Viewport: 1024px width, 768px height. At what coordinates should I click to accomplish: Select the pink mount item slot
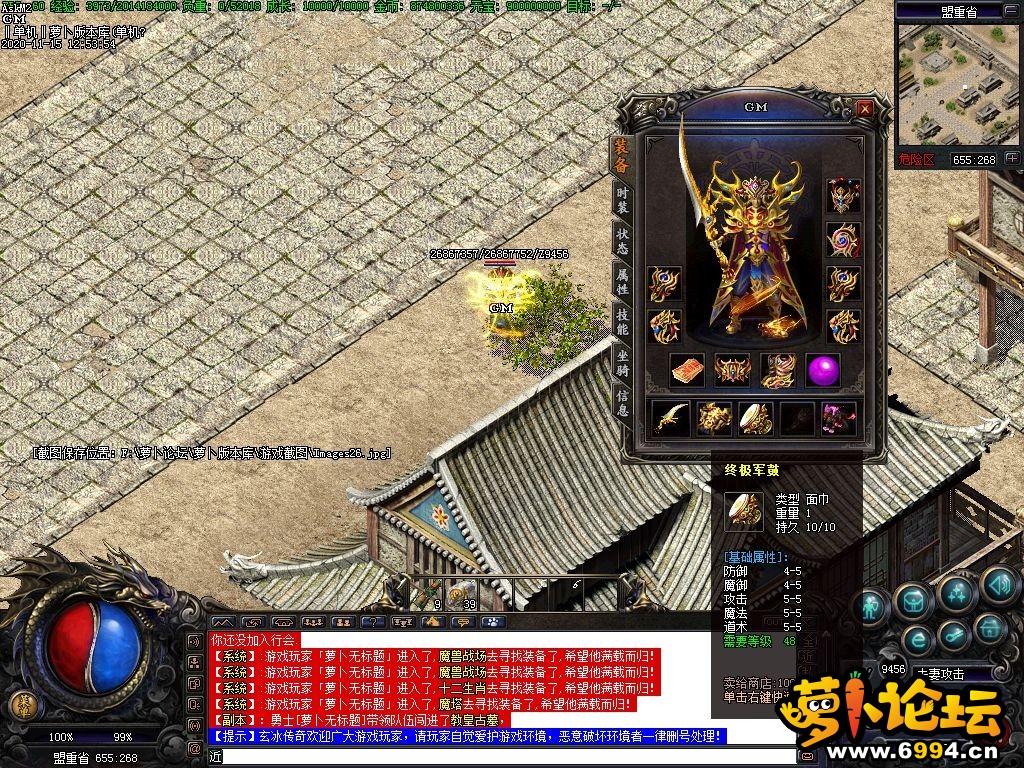[x=838, y=418]
